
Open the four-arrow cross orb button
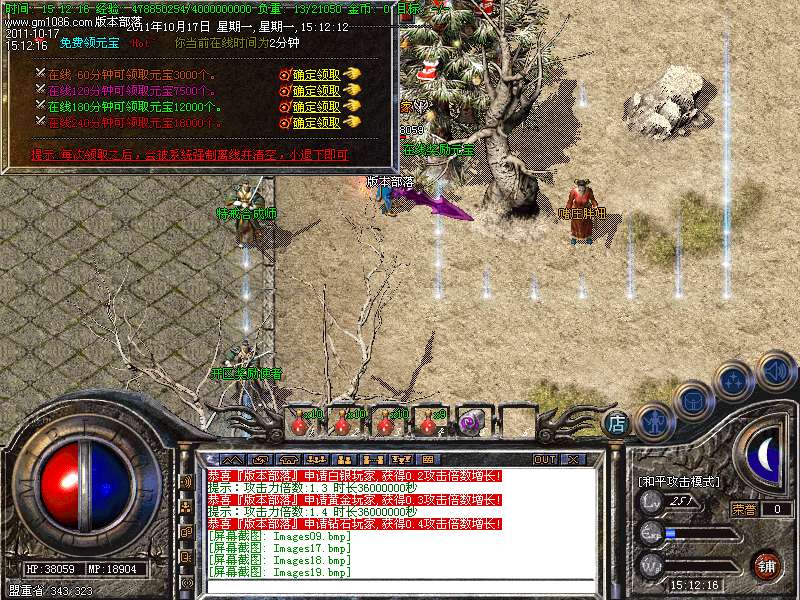pyautogui.click(x=735, y=380)
